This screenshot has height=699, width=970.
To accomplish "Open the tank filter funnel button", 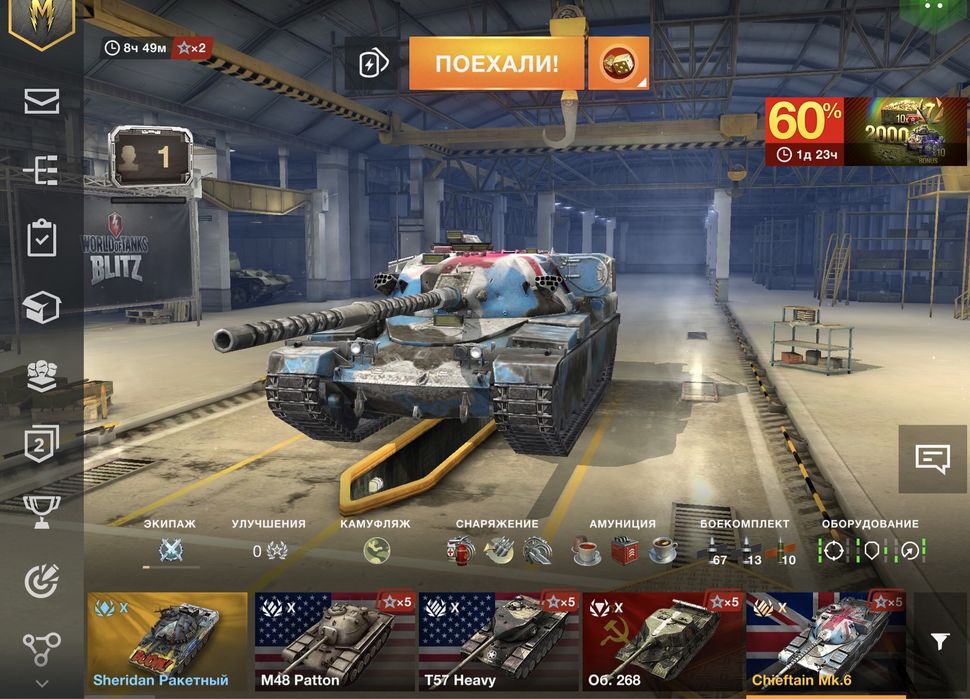I will [x=939, y=641].
